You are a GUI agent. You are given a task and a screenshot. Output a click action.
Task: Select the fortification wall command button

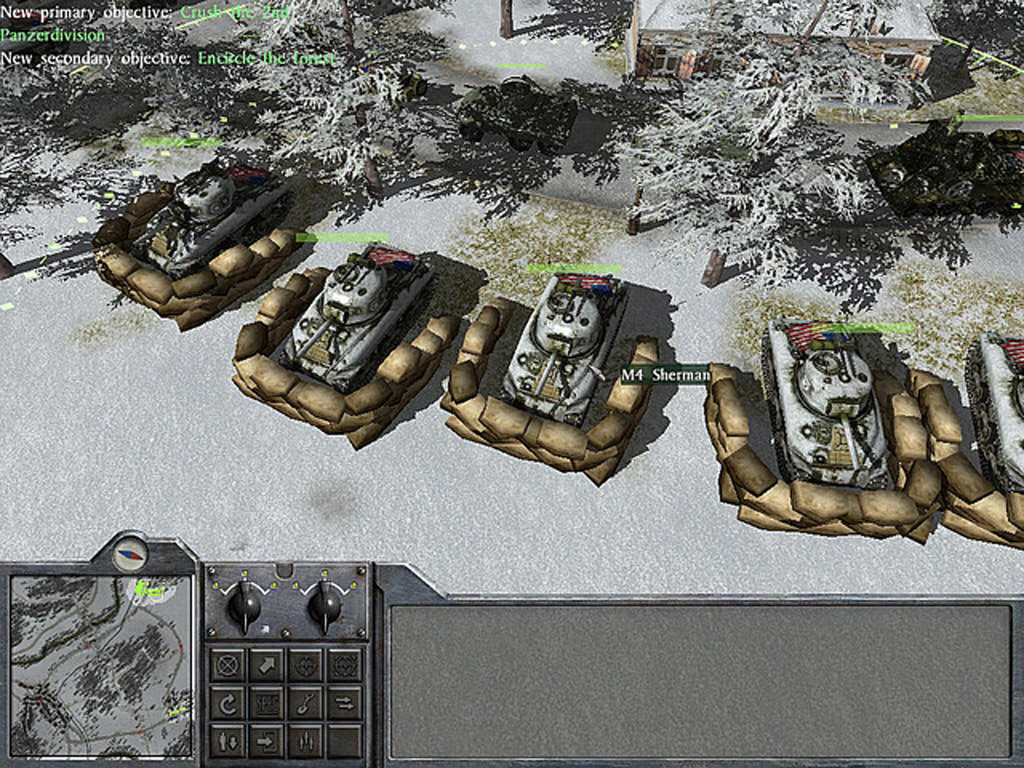click(x=267, y=703)
